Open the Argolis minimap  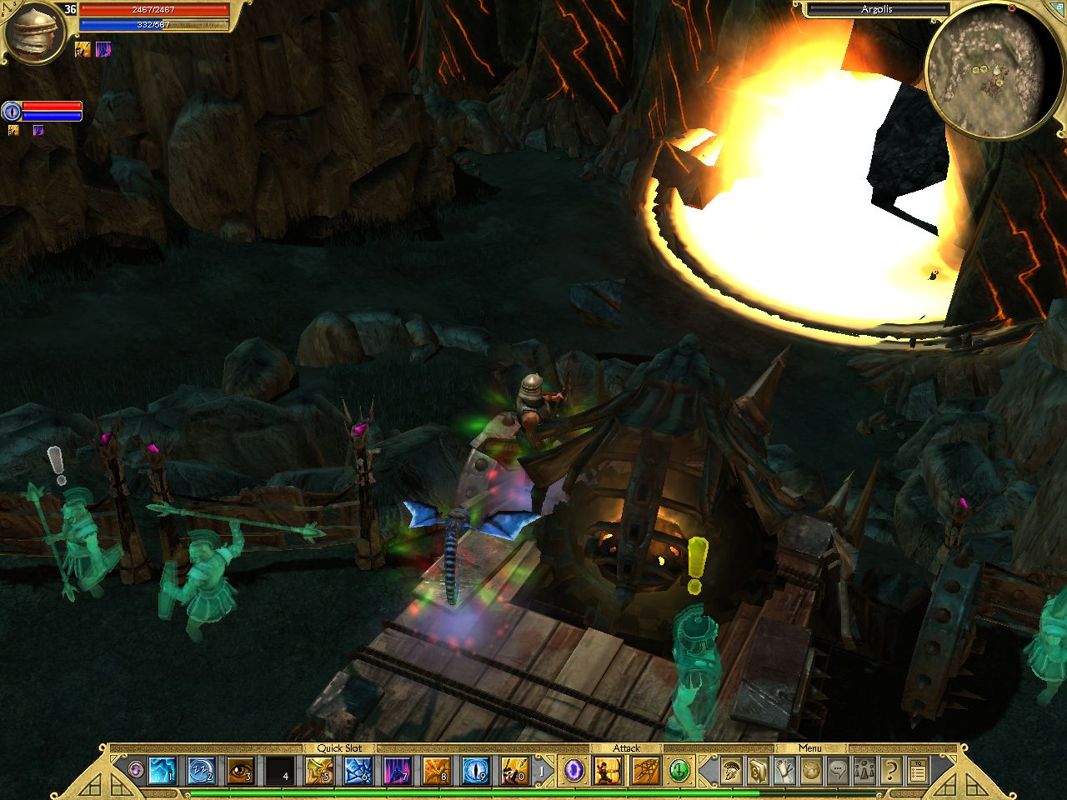click(x=992, y=70)
